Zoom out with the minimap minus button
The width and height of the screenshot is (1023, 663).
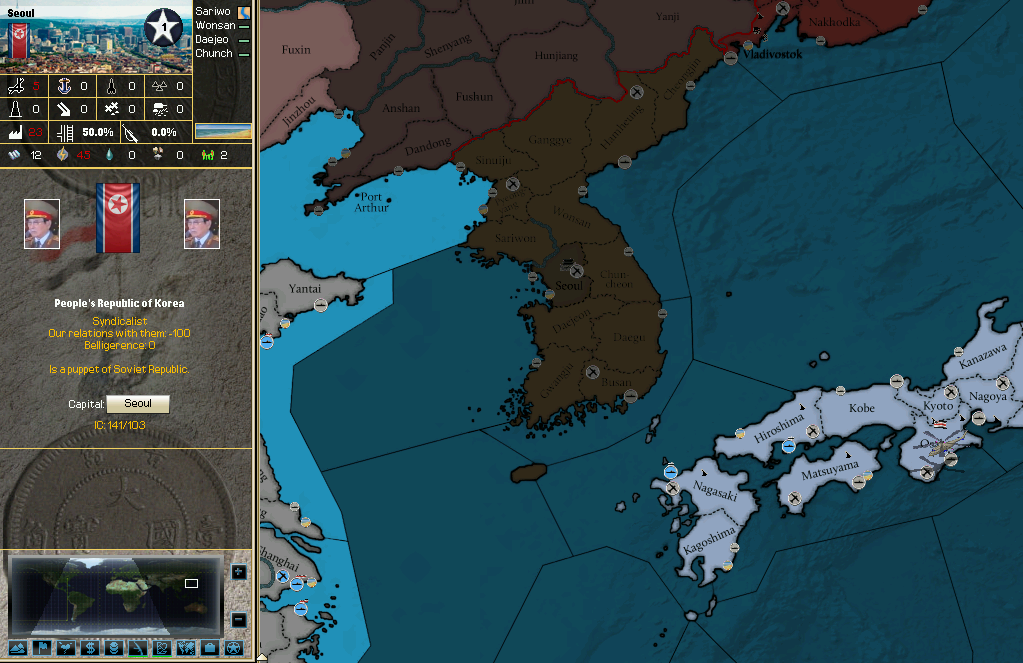(x=238, y=620)
